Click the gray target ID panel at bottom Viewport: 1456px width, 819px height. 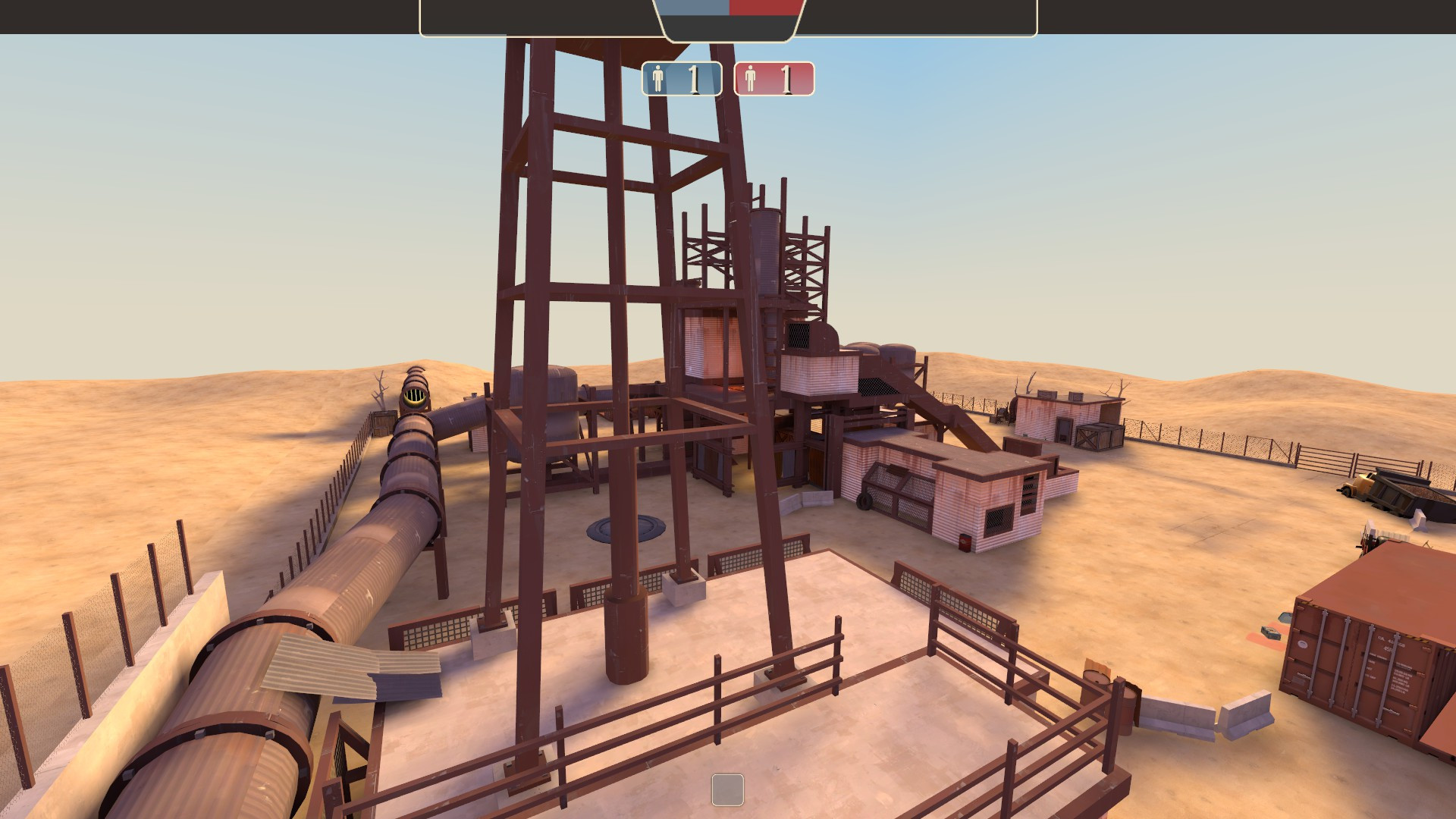pyautogui.click(x=727, y=791)
